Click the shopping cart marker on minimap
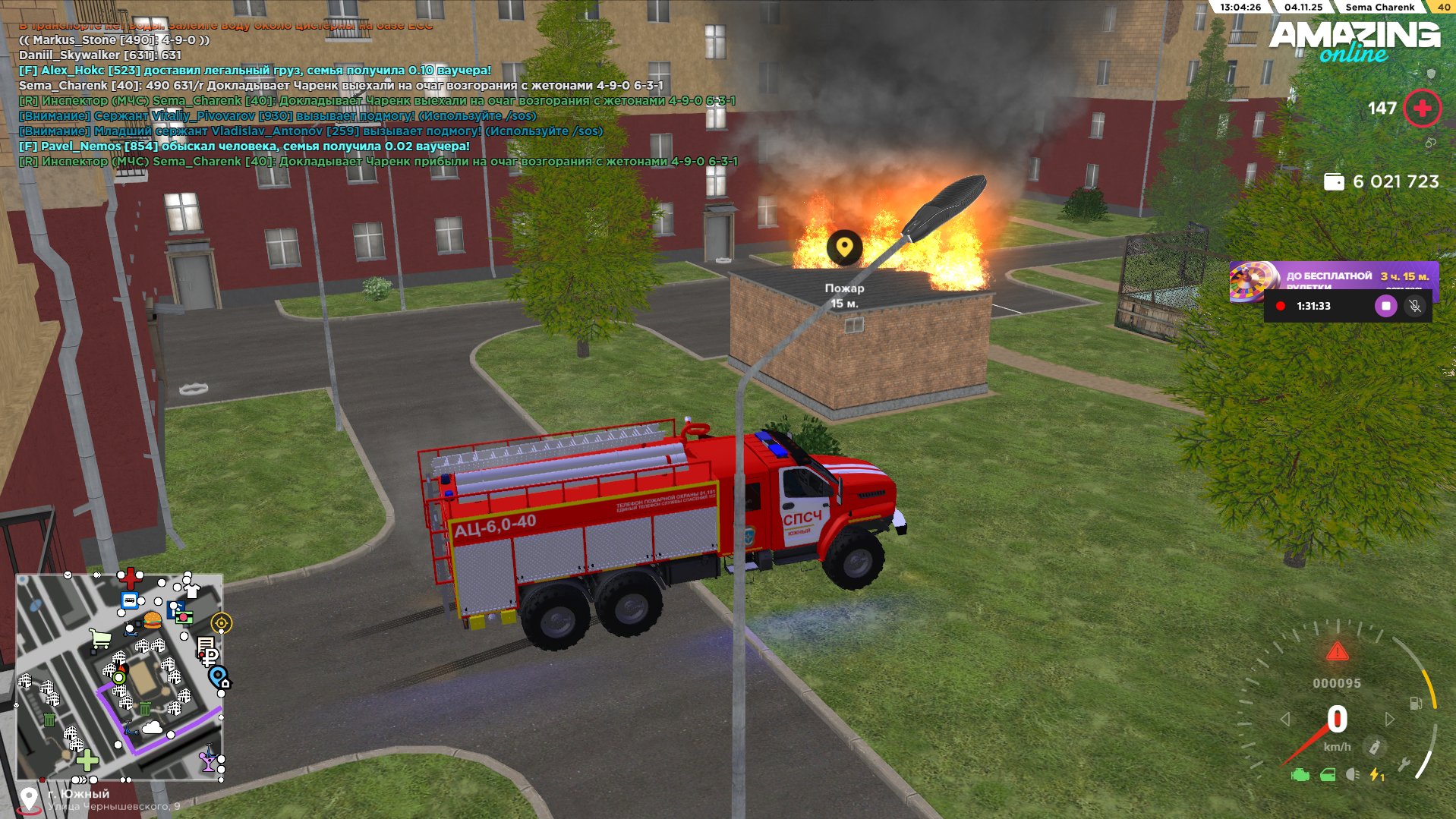1456x819 pixels. click(x=100, y=639)
